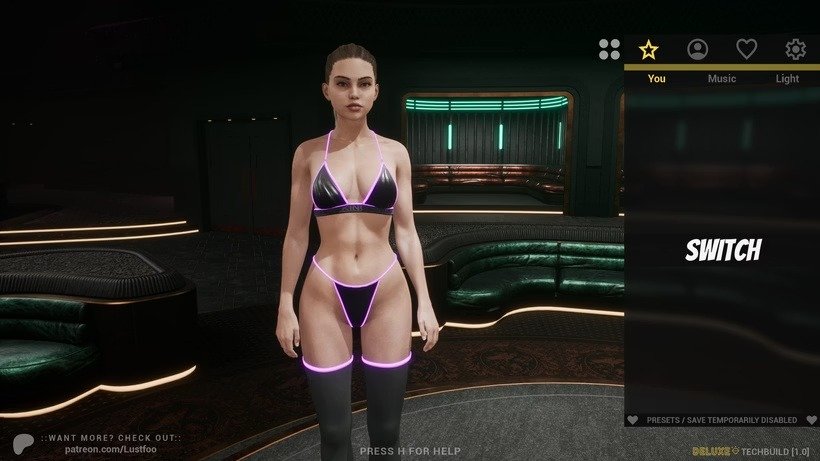The image size is (820, 461).
Task: Open the gear settings icon
Action: coord(796,49)
